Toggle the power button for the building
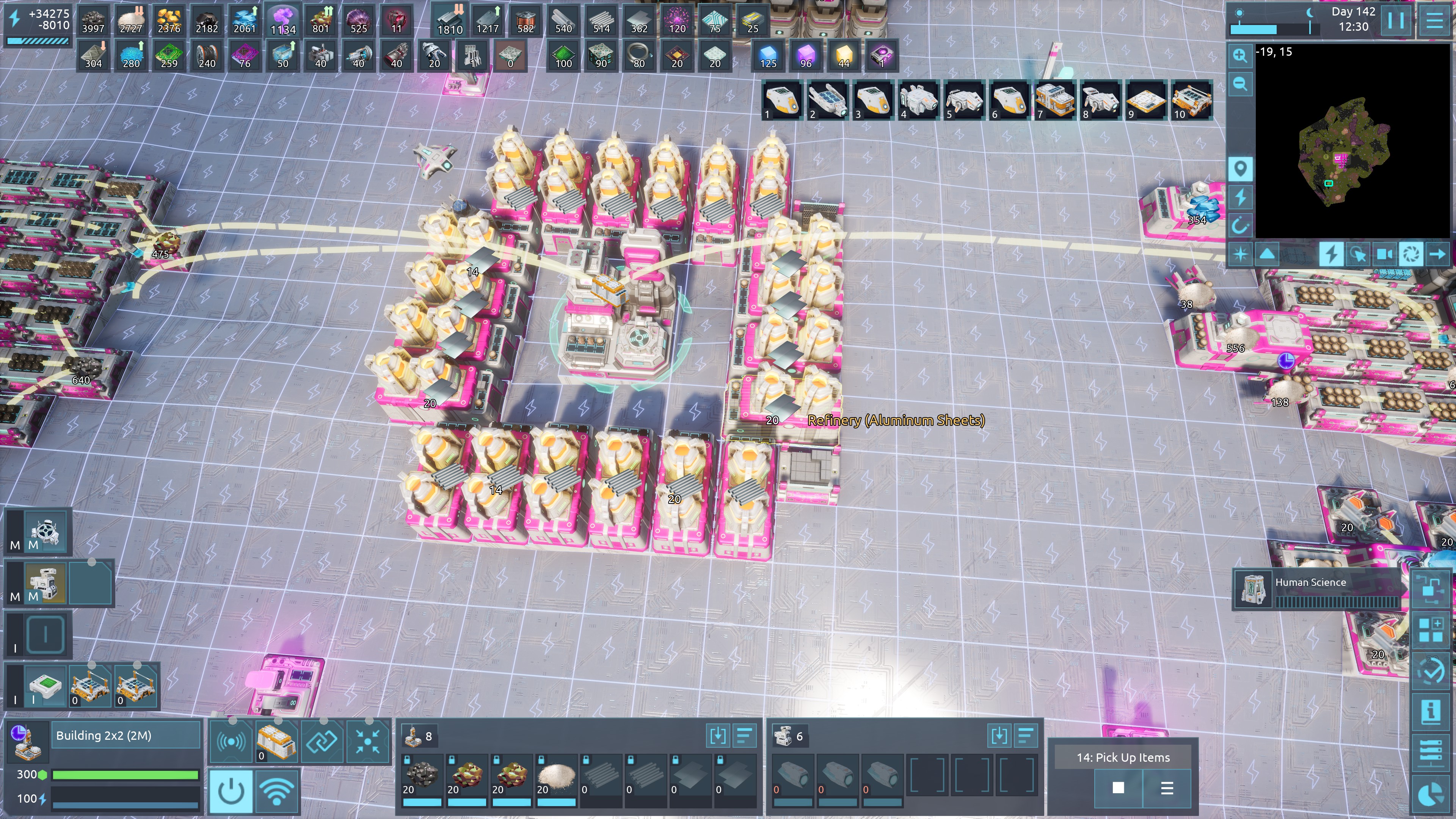1456x819 pixels. (x=232, y=790)
